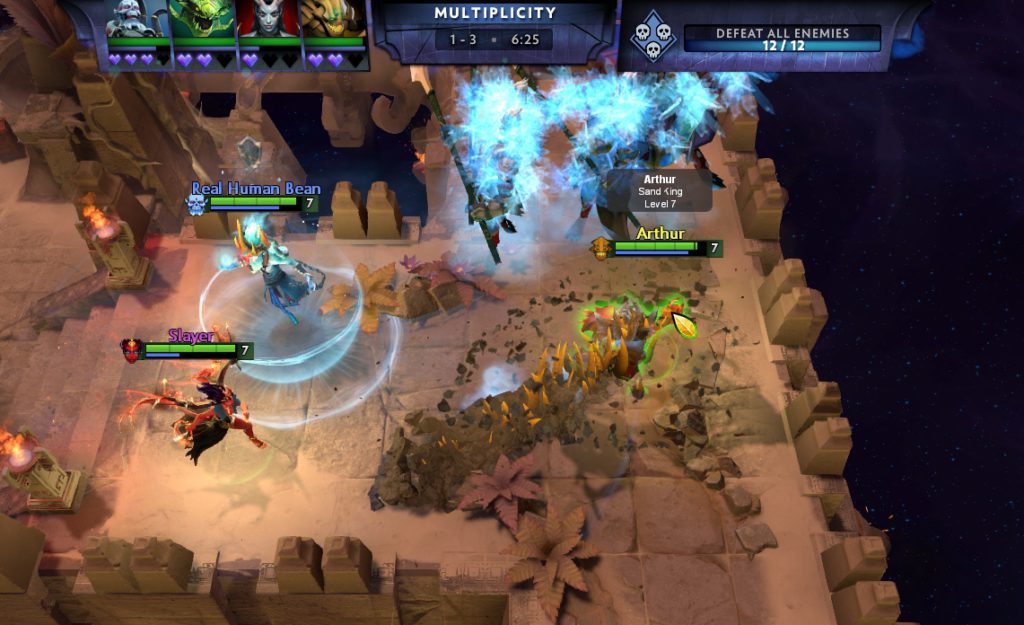The image size is (1024, 625).
Task: Select the Viper hero portrait
Action: pos(202,19)
